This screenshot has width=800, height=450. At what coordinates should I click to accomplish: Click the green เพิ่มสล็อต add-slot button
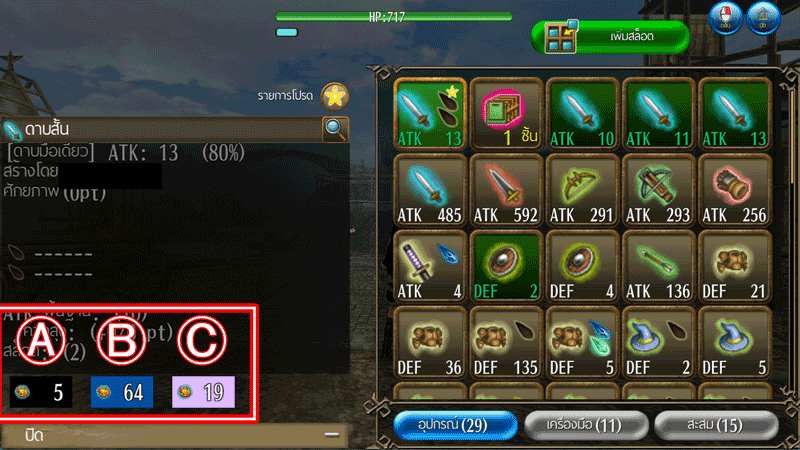click(614, 39)
